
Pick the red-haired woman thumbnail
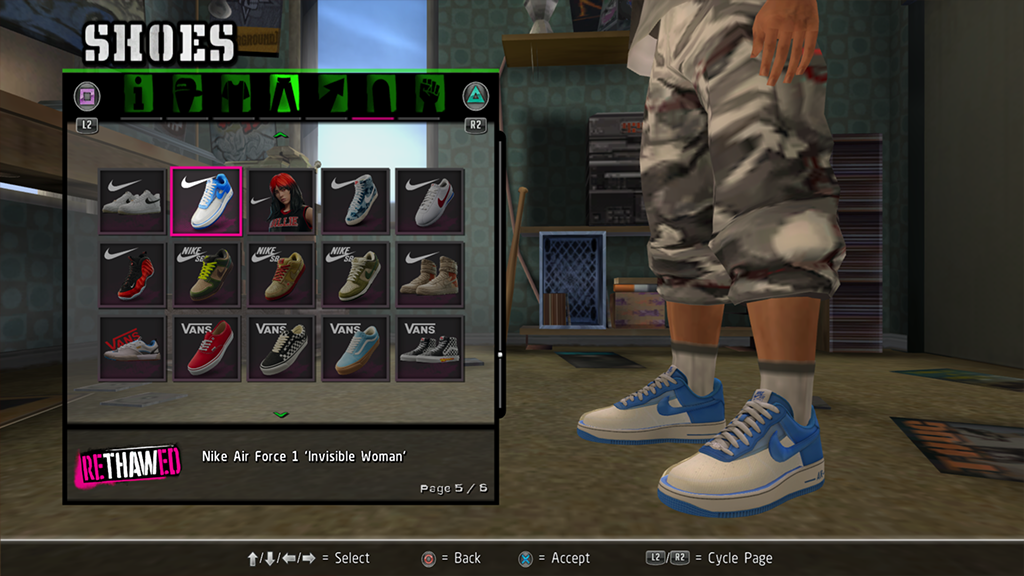tap(281, 201)
